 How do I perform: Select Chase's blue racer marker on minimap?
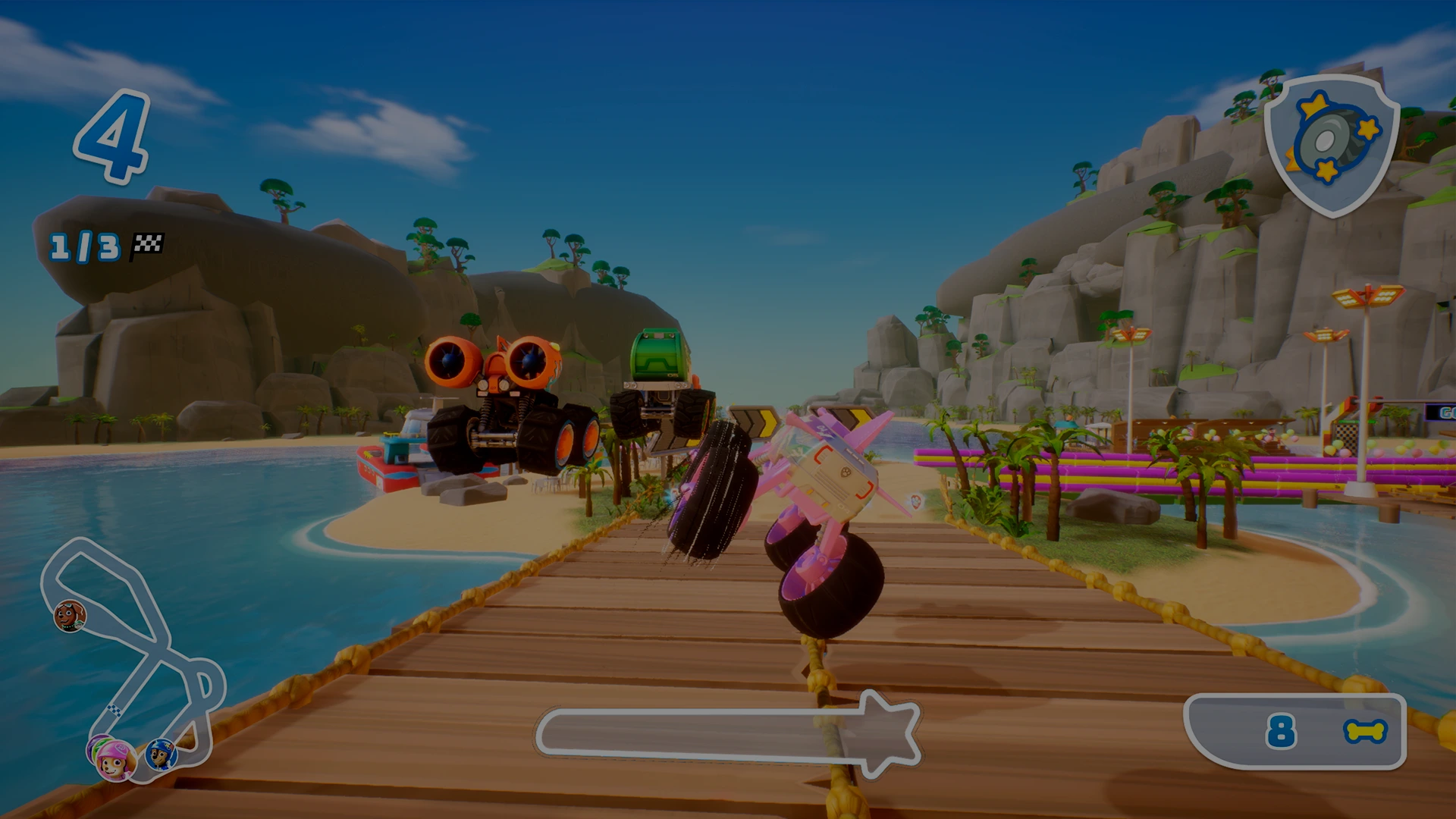pos(161,755)
